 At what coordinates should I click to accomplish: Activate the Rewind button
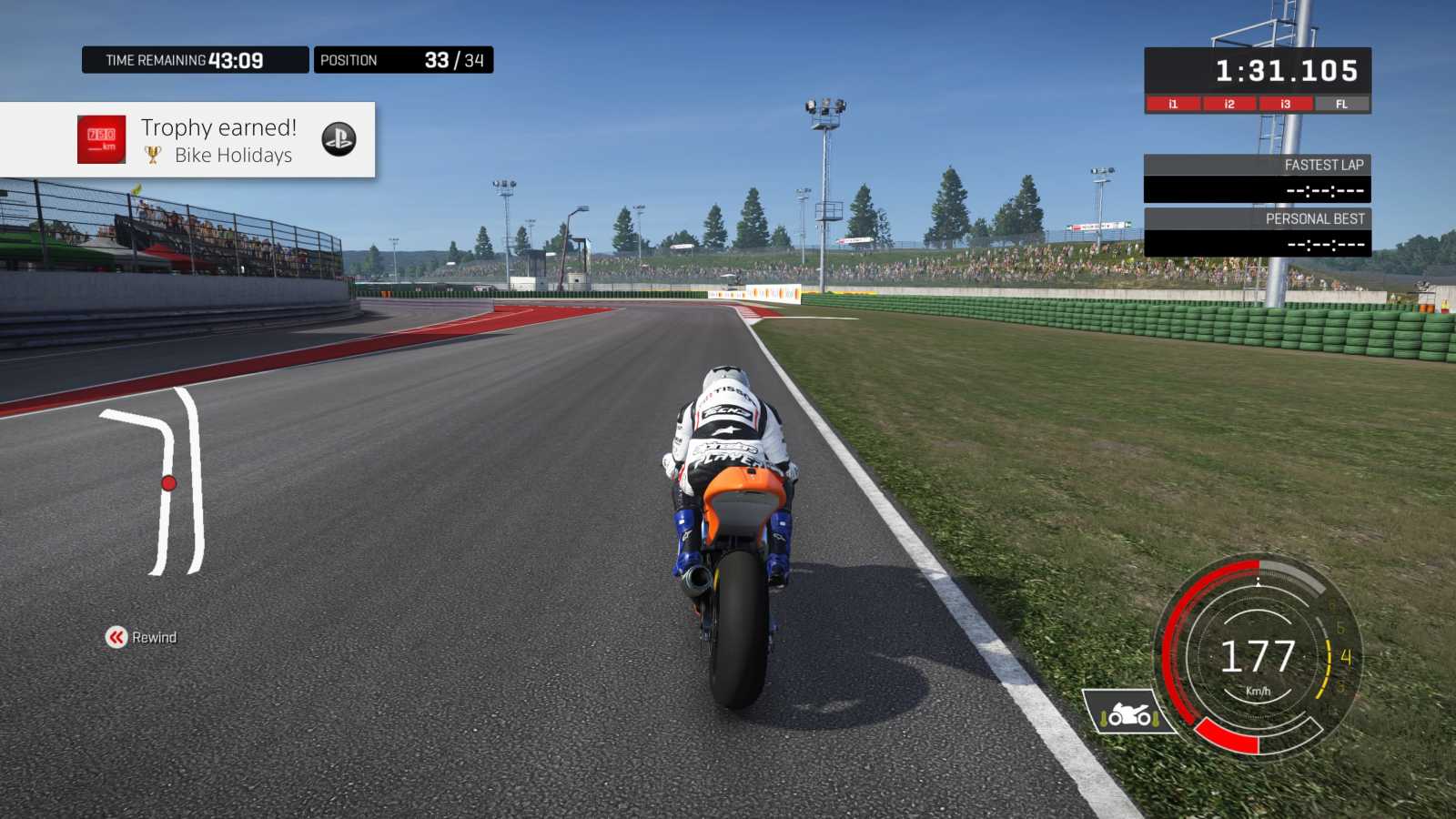(x=141, y=637)
